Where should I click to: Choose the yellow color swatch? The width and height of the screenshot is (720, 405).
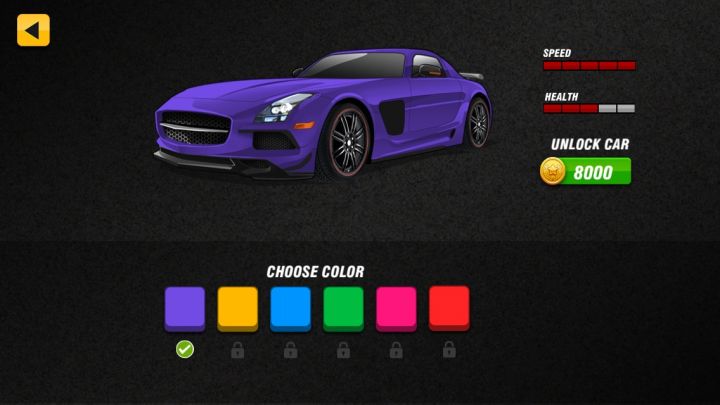[x=238, y=308]
